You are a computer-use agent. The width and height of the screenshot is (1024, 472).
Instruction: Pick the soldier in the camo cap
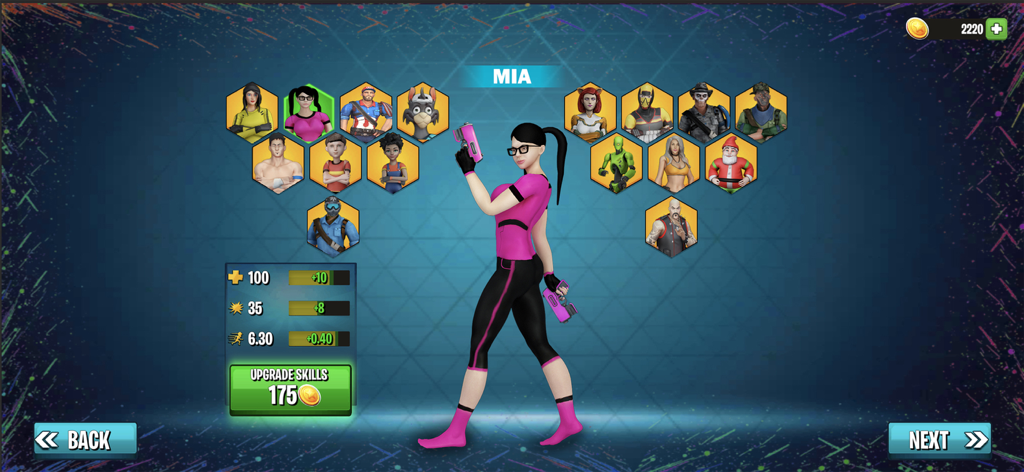pyautogui.click(x=761, y=112)
